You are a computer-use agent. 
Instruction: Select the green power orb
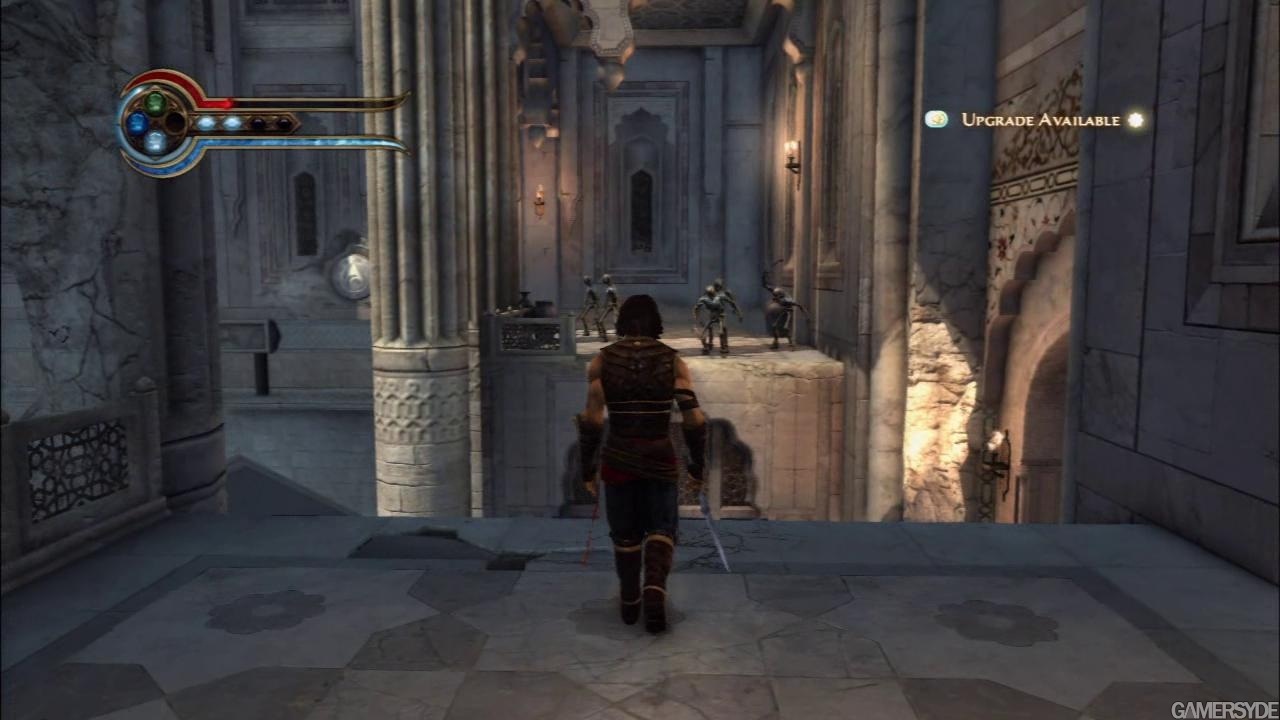155,103
